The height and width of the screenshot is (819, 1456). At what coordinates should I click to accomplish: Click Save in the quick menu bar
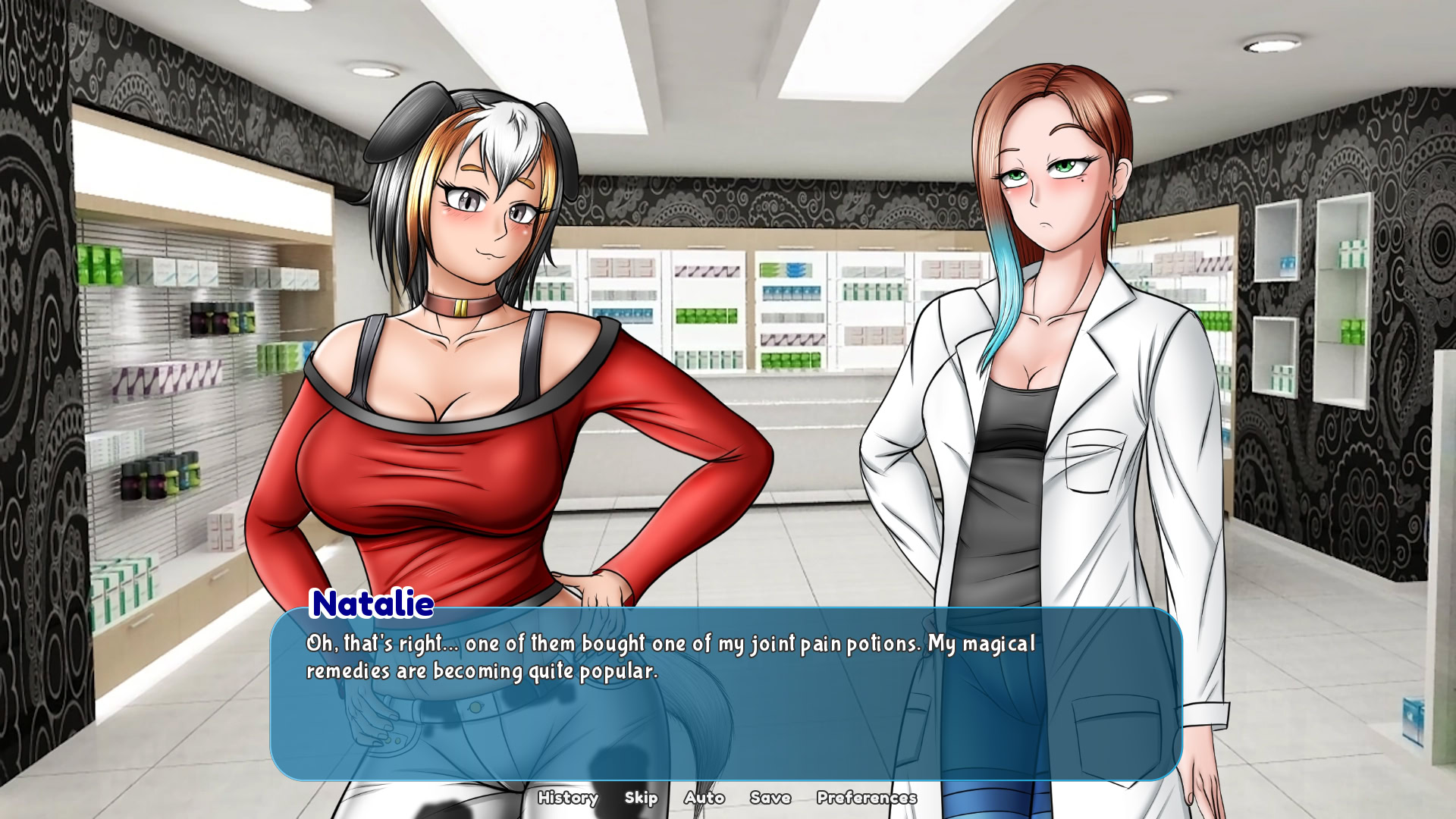(770, 798)
